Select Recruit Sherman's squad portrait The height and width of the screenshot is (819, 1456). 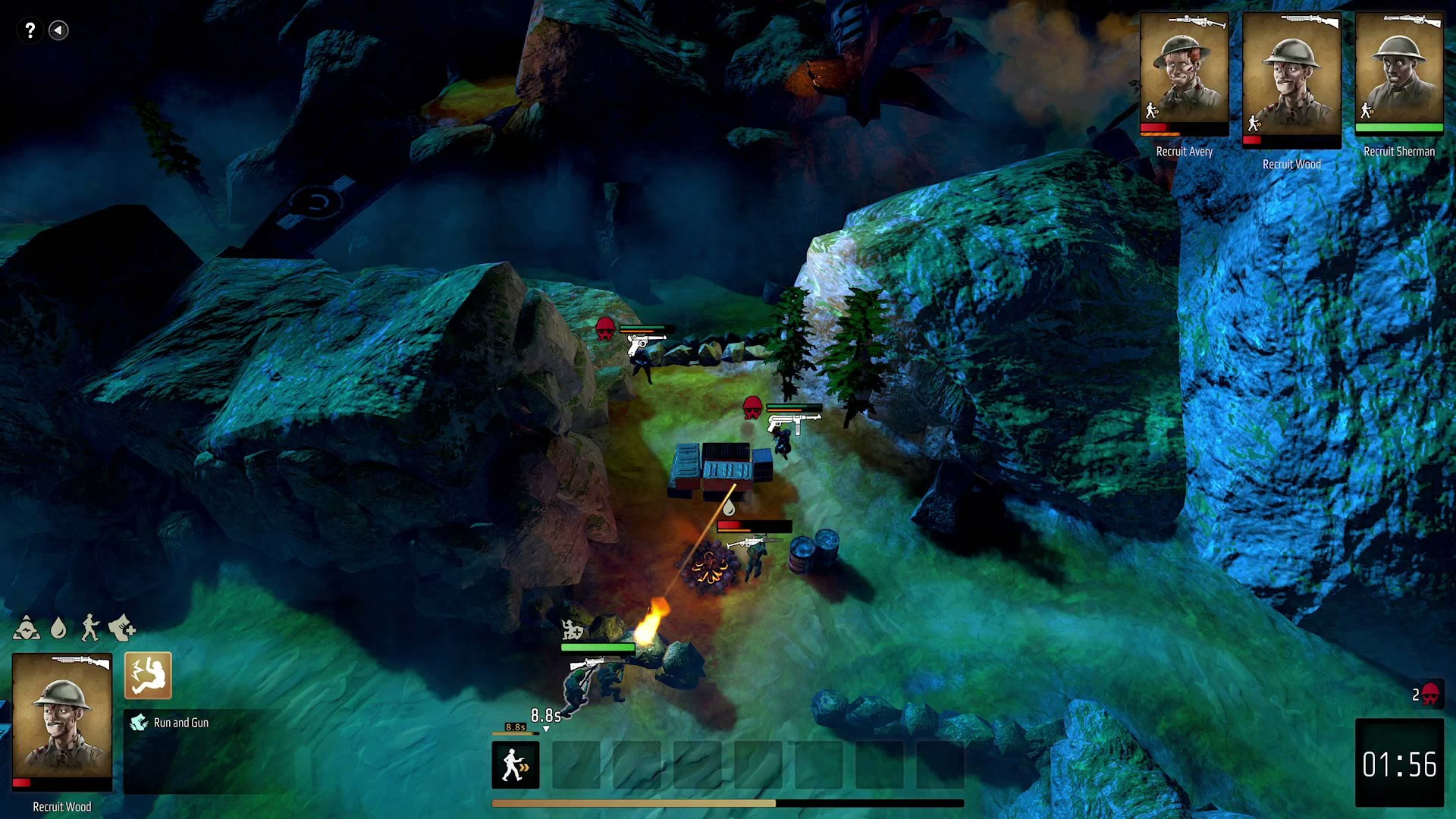[1398, 72]
